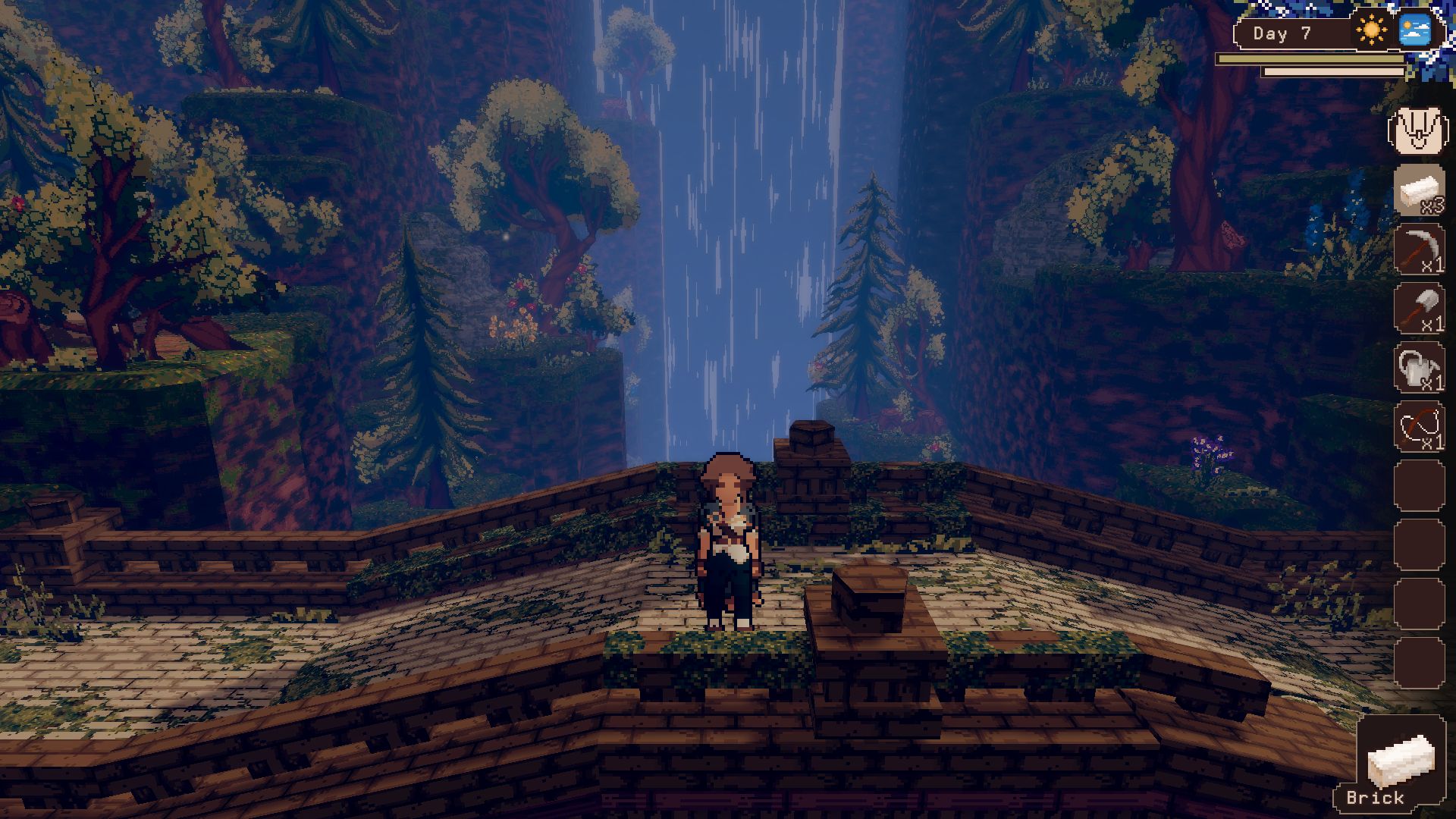Image resolution: width=1456 pixels, height=819 pixels.
Task: Choose the shovel hotbar slot
Action: (x=1419, y=309)
